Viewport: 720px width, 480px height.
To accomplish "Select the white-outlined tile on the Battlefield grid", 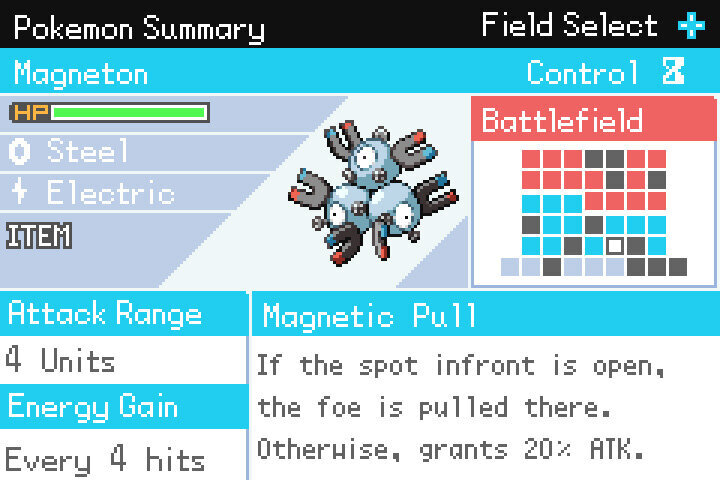I will (x=615, y=245).
